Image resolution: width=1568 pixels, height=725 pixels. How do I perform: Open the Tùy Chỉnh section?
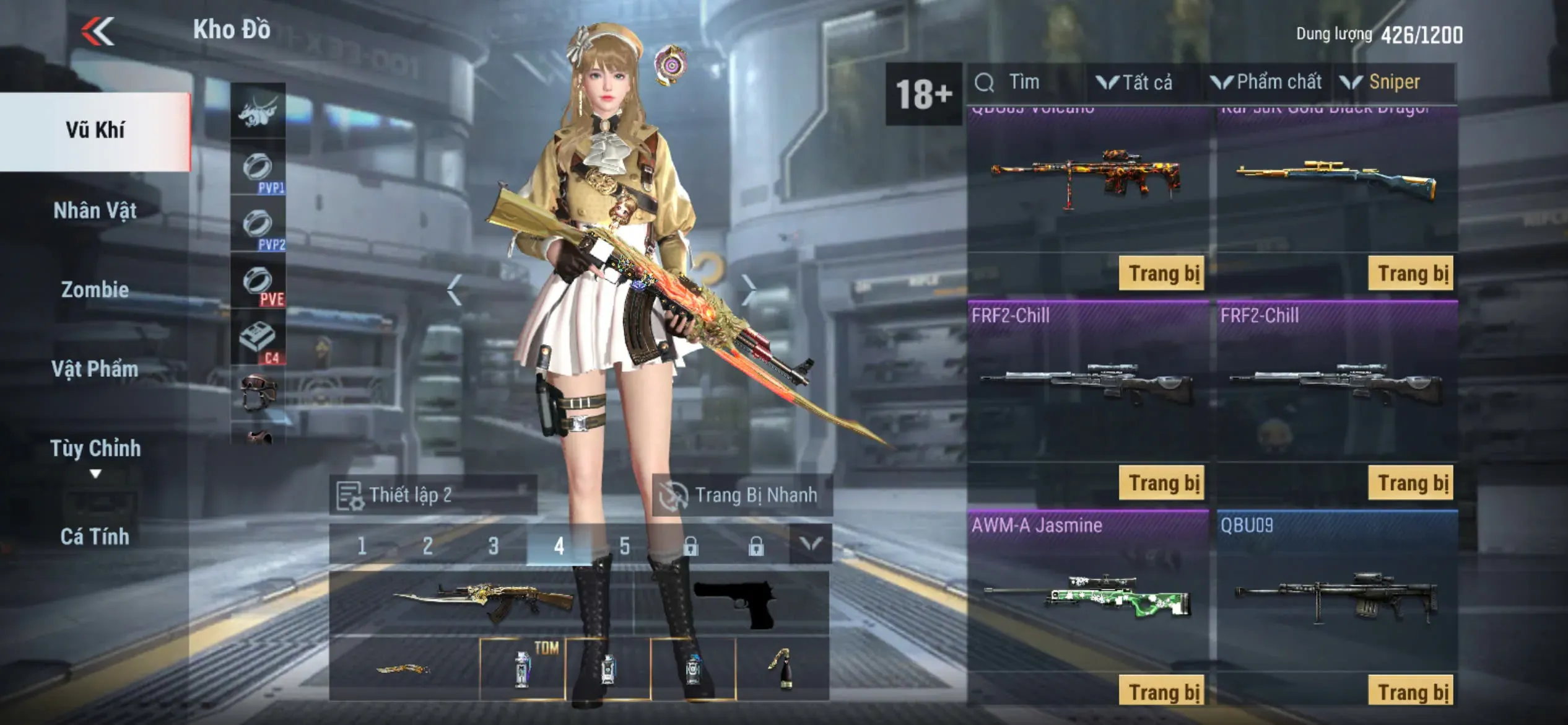(x=95, y=449)
